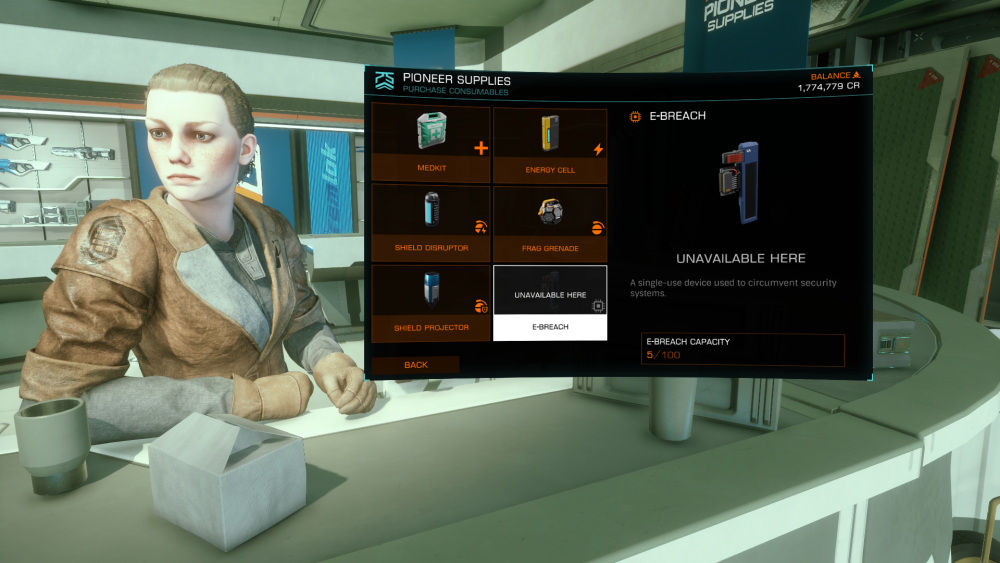Select the Frag Grenade consumable
Viewport: 1000px width, 563px height.
(550, 223)
